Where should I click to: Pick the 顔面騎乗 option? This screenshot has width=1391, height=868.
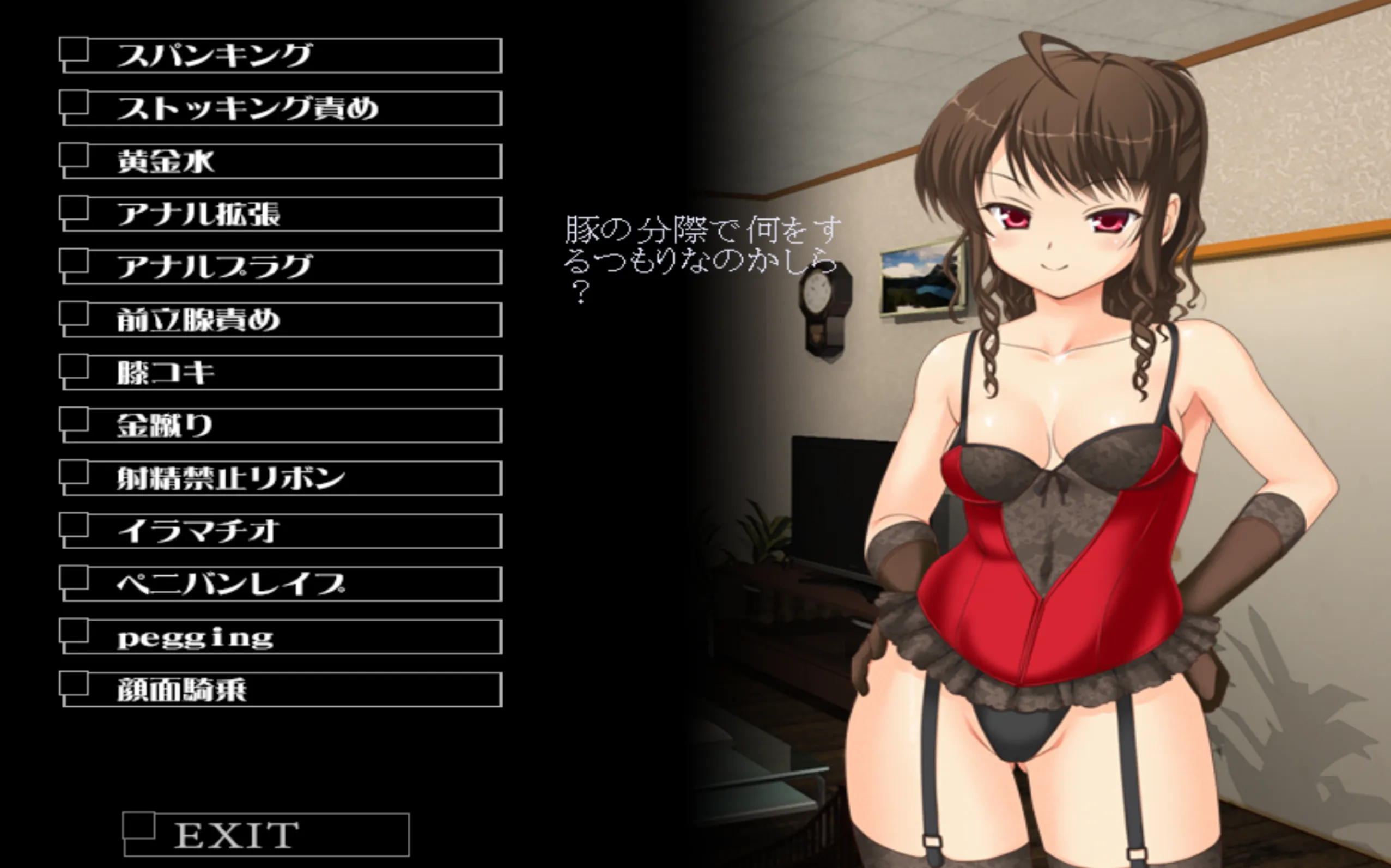click(x=281, y=689)
